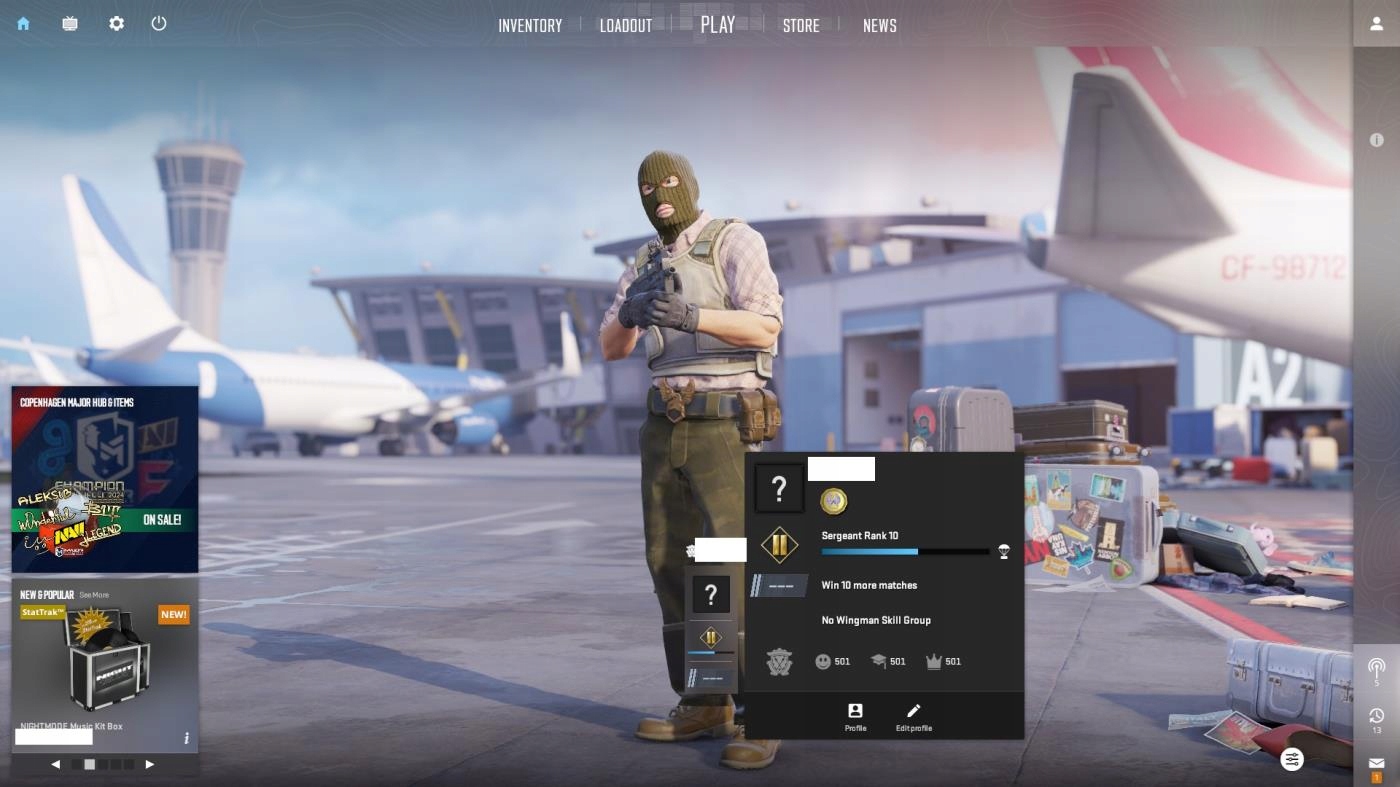This screenshot has width=1400, height=787.
Task: Go to the Store
Action: click(x=801, y=26)
